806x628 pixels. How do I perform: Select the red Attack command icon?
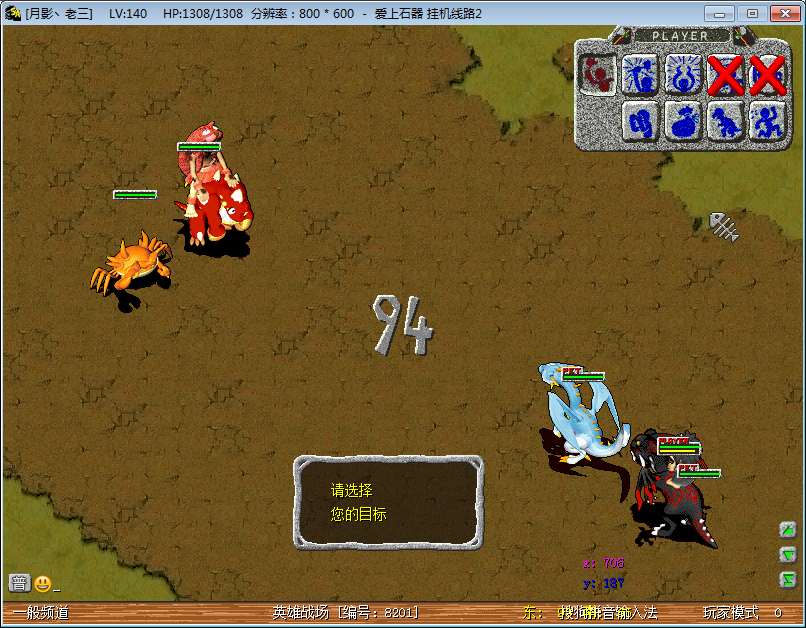pos(598,73)
